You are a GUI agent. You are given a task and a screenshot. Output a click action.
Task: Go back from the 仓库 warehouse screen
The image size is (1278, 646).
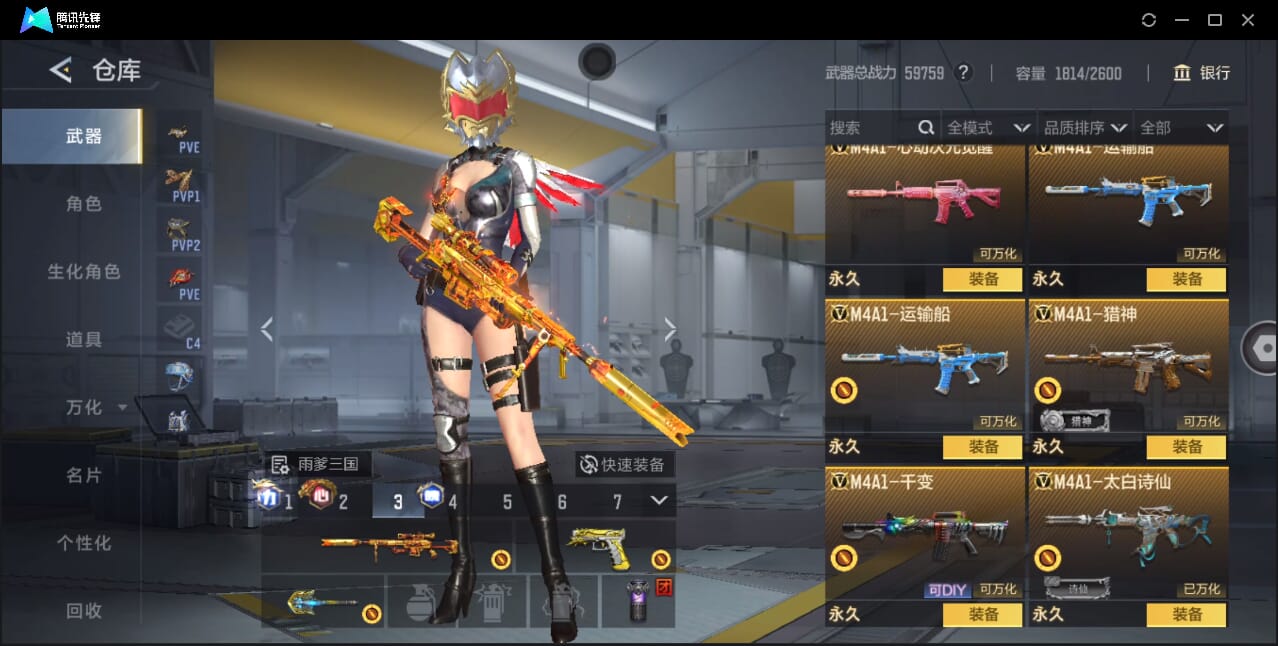(61, 70)
